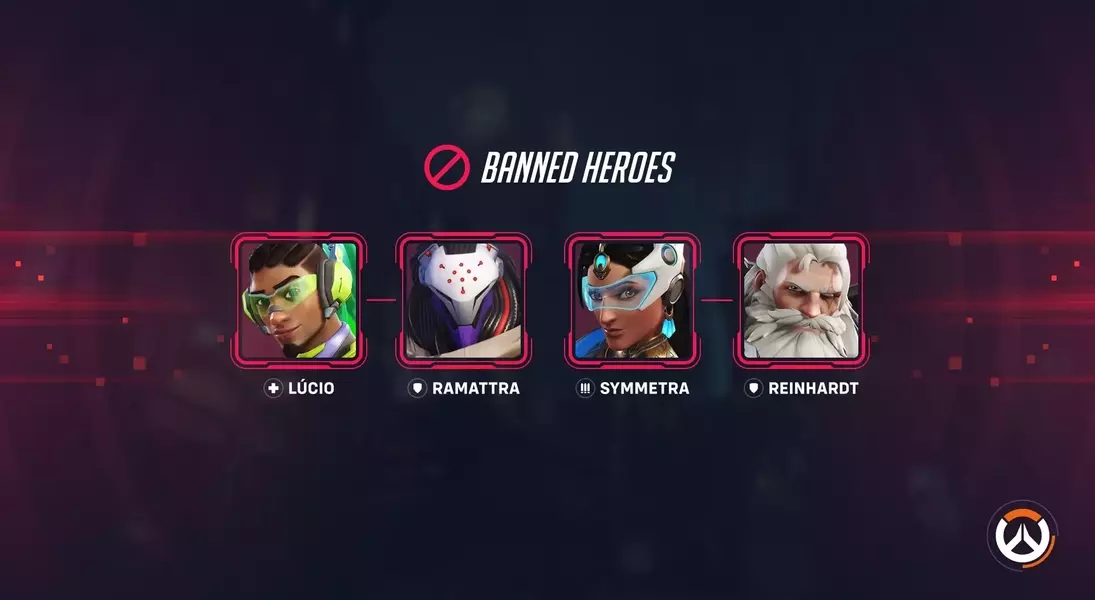Select the banned Lúcio hero portrait
The height and width of the screenshot is (600, 1095).
[299, 301]
